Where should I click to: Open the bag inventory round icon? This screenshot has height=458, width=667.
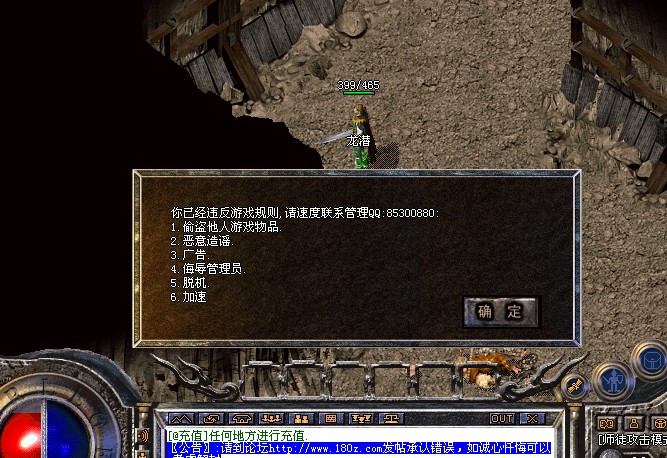click(651, 361)
